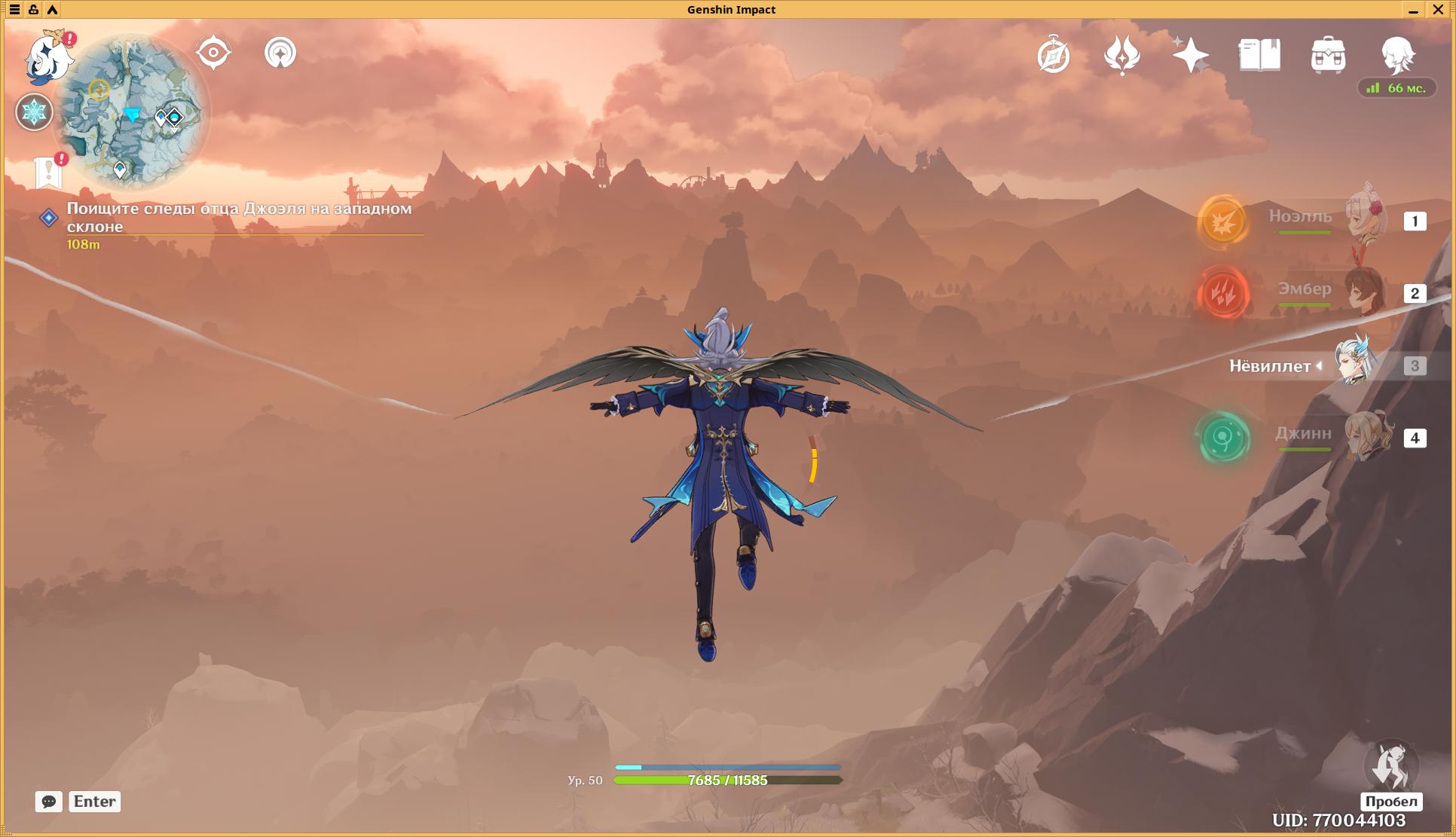
Task: Click the snowflake Sheer Cold icon
Action: click(34, 112)
